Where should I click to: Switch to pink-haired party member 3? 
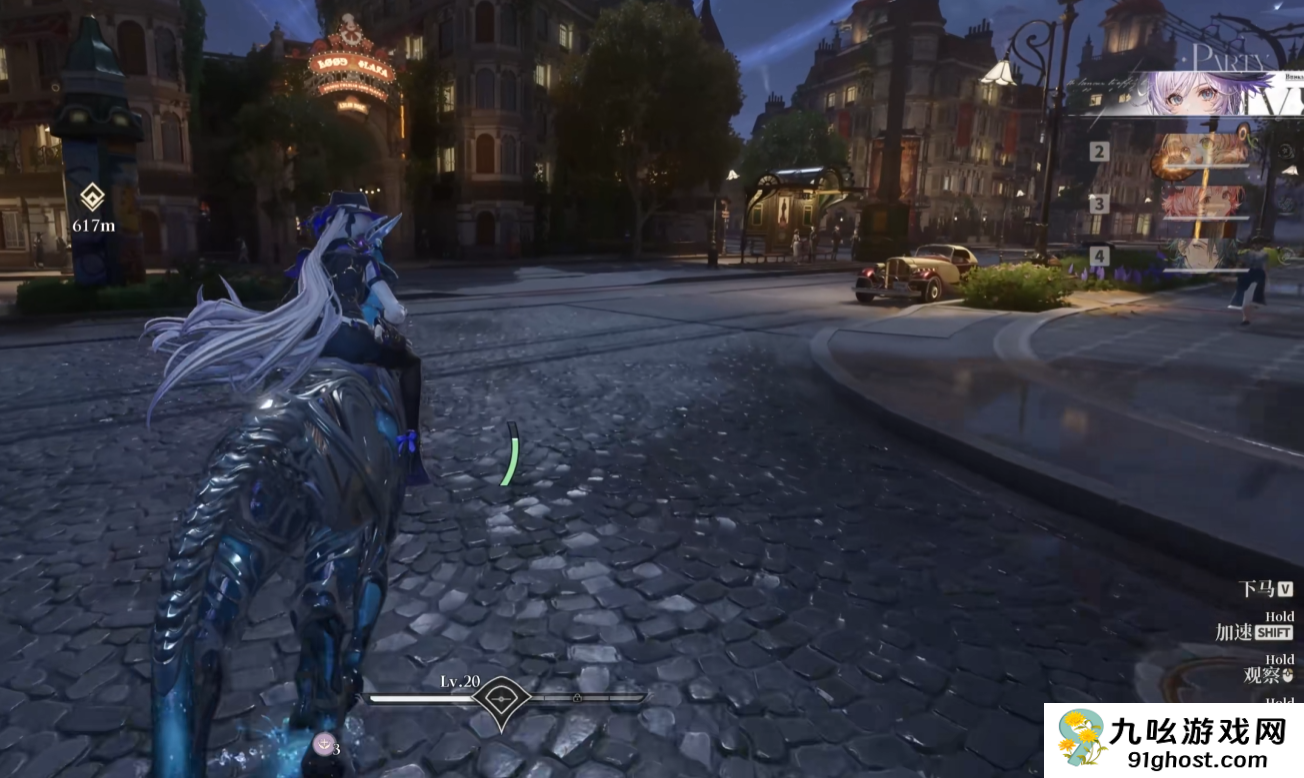click(1203, 203)
